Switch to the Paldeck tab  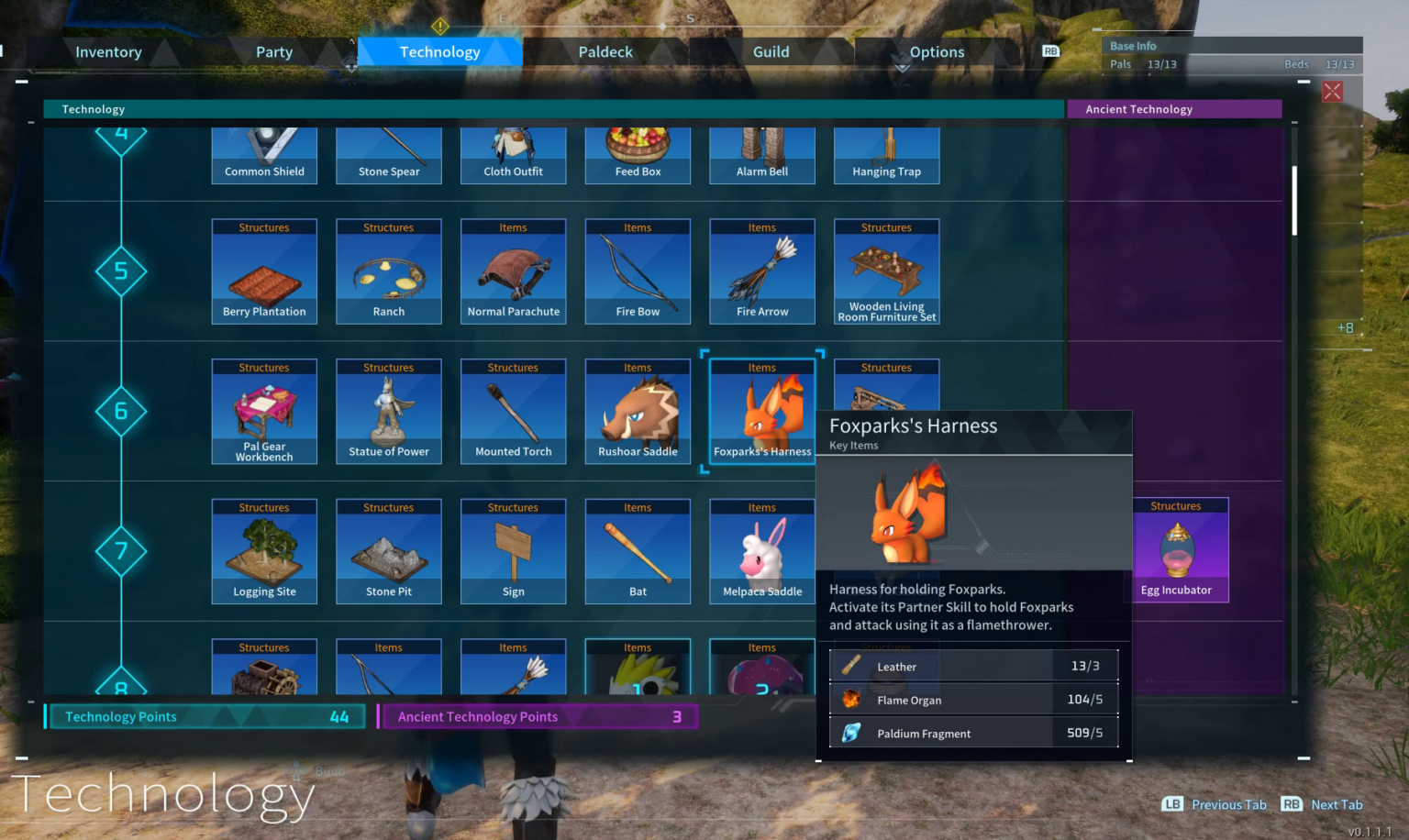pos(605,51)
